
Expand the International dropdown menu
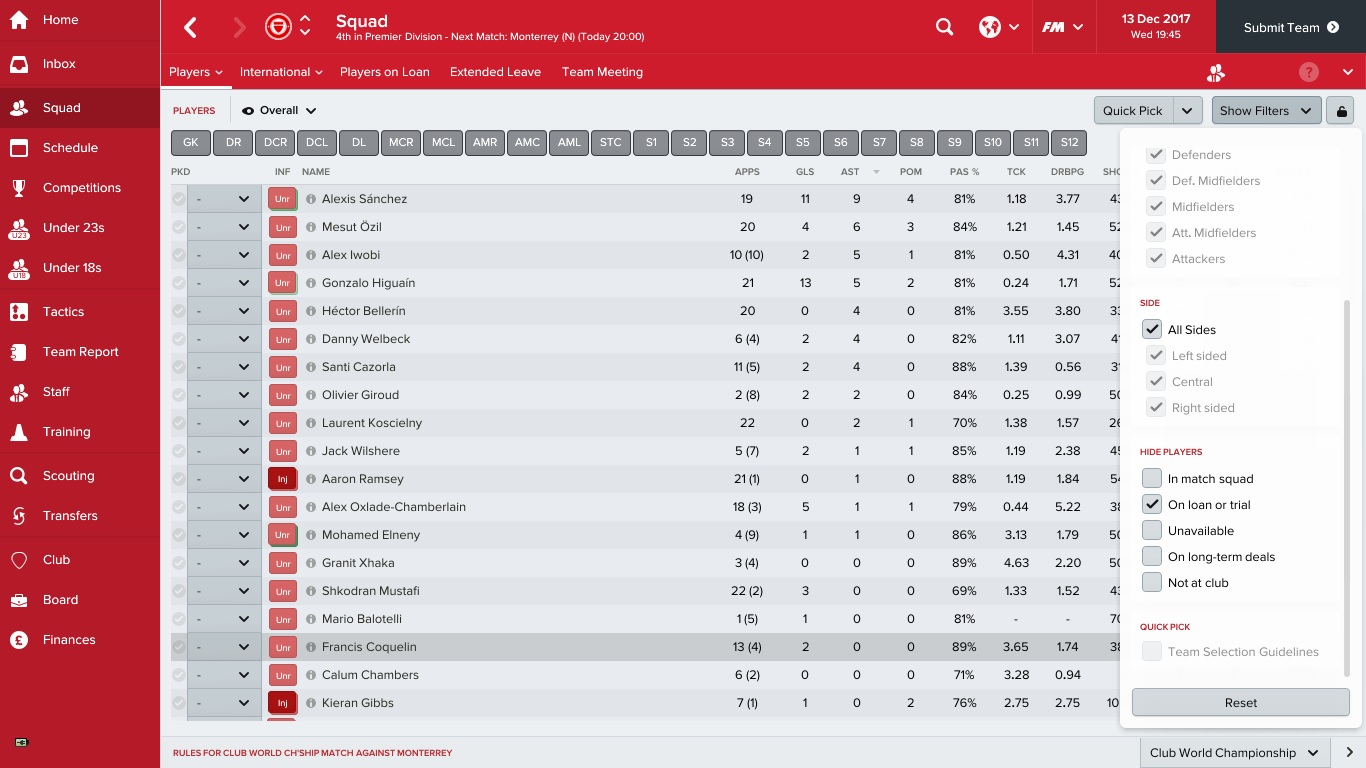coord(281,72)
